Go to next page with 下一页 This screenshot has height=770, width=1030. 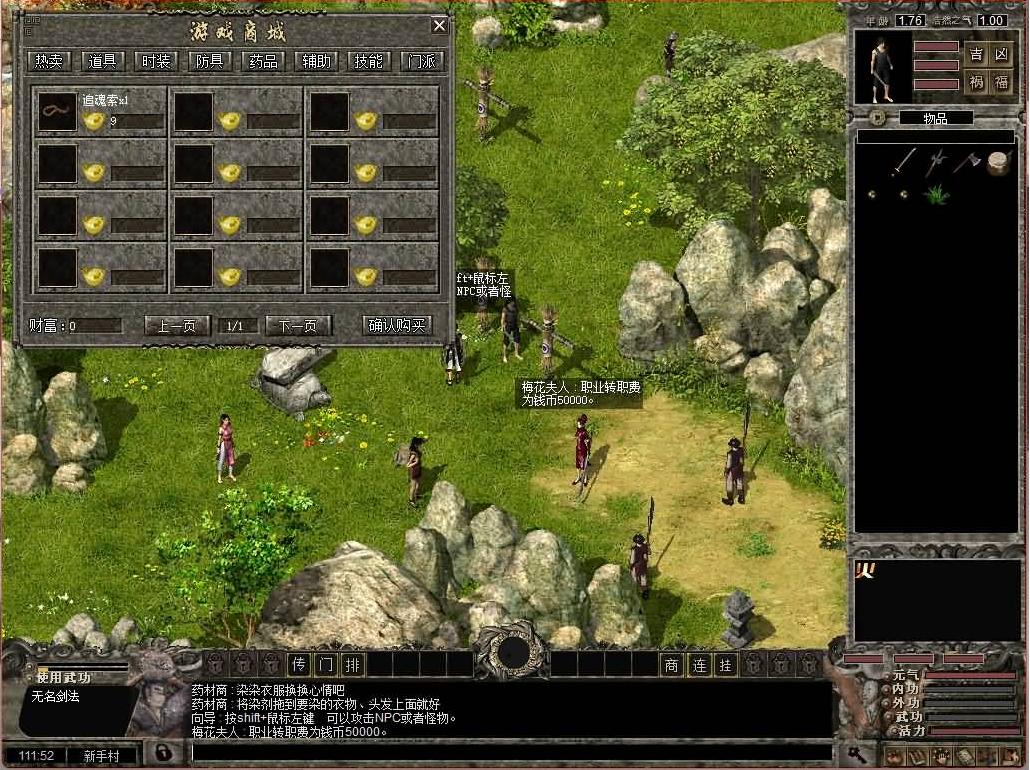tap(297, 325)
